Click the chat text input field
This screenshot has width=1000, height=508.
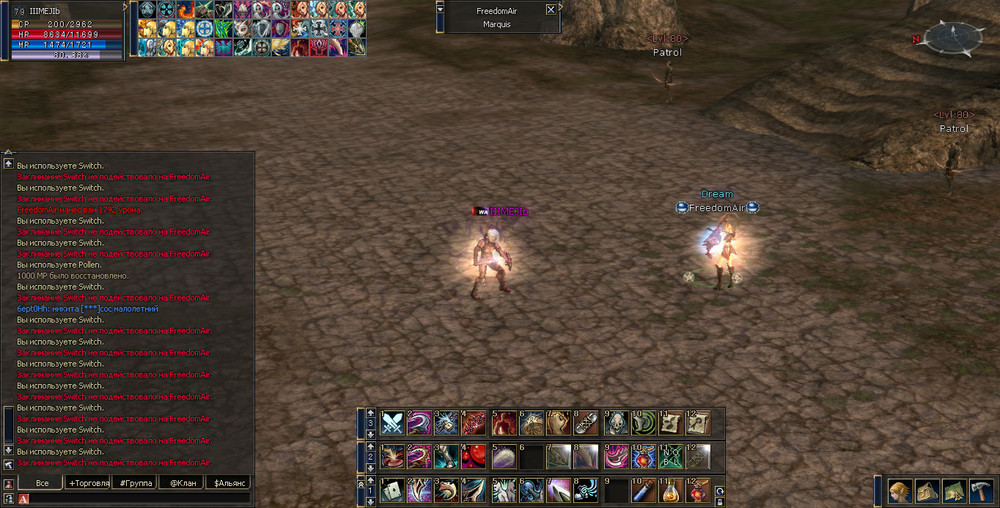[x=135, y=498]
